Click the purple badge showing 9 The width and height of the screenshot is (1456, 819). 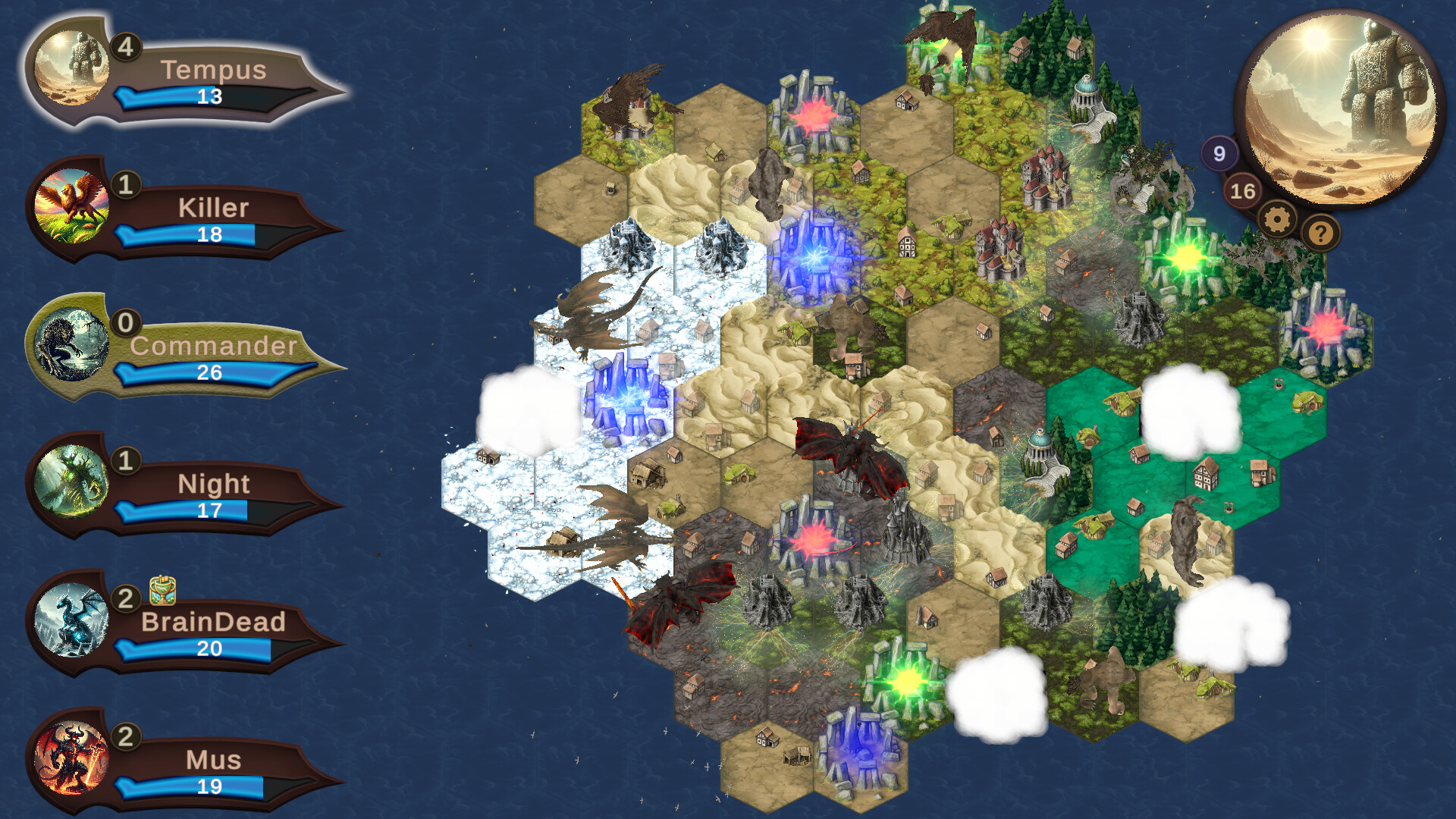click(1220, 152)
